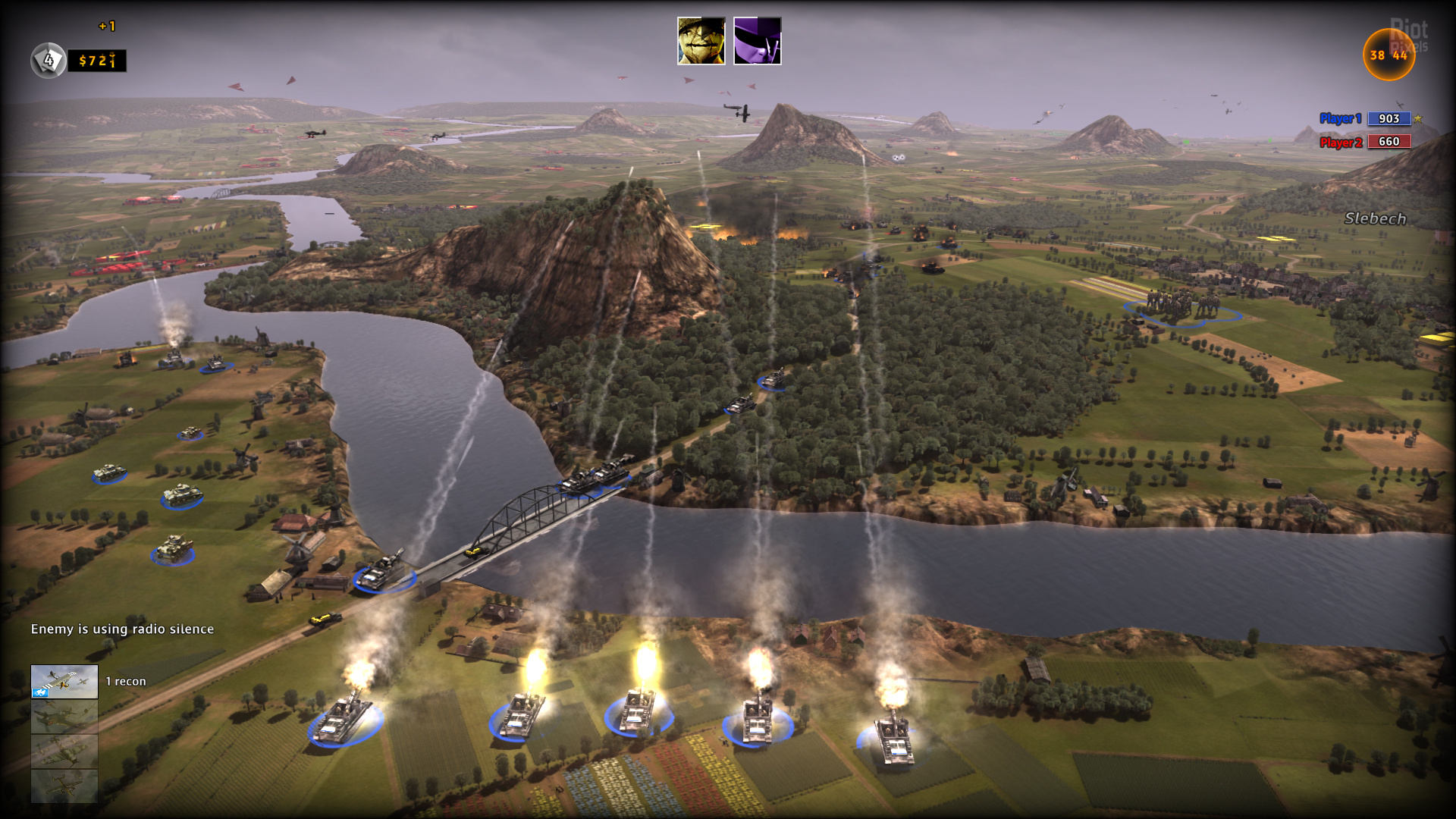Click the yellow-green masked face portrait
Screen dimensions: 1456x819
pos(701,41)
